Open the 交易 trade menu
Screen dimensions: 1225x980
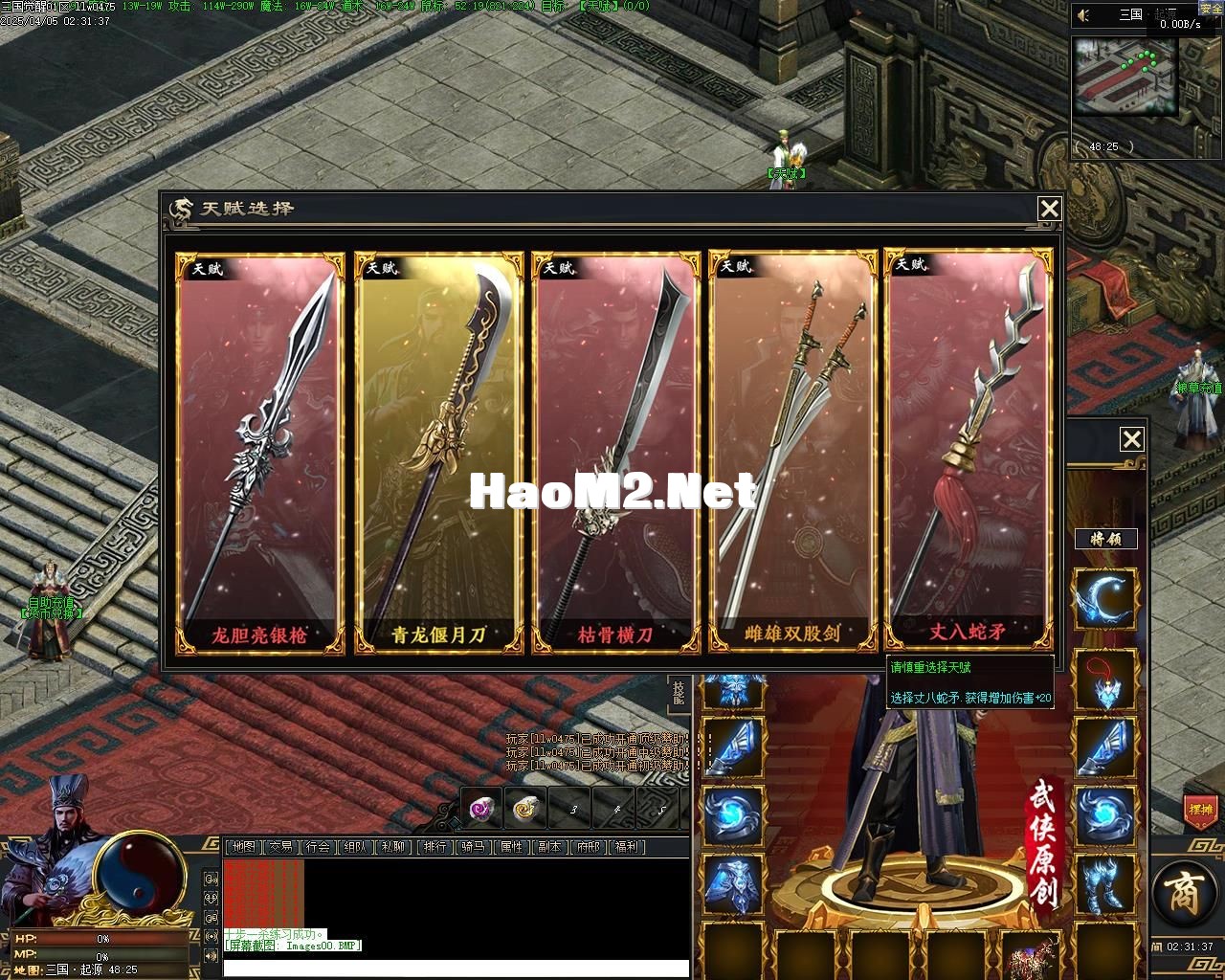pos(280,847)
